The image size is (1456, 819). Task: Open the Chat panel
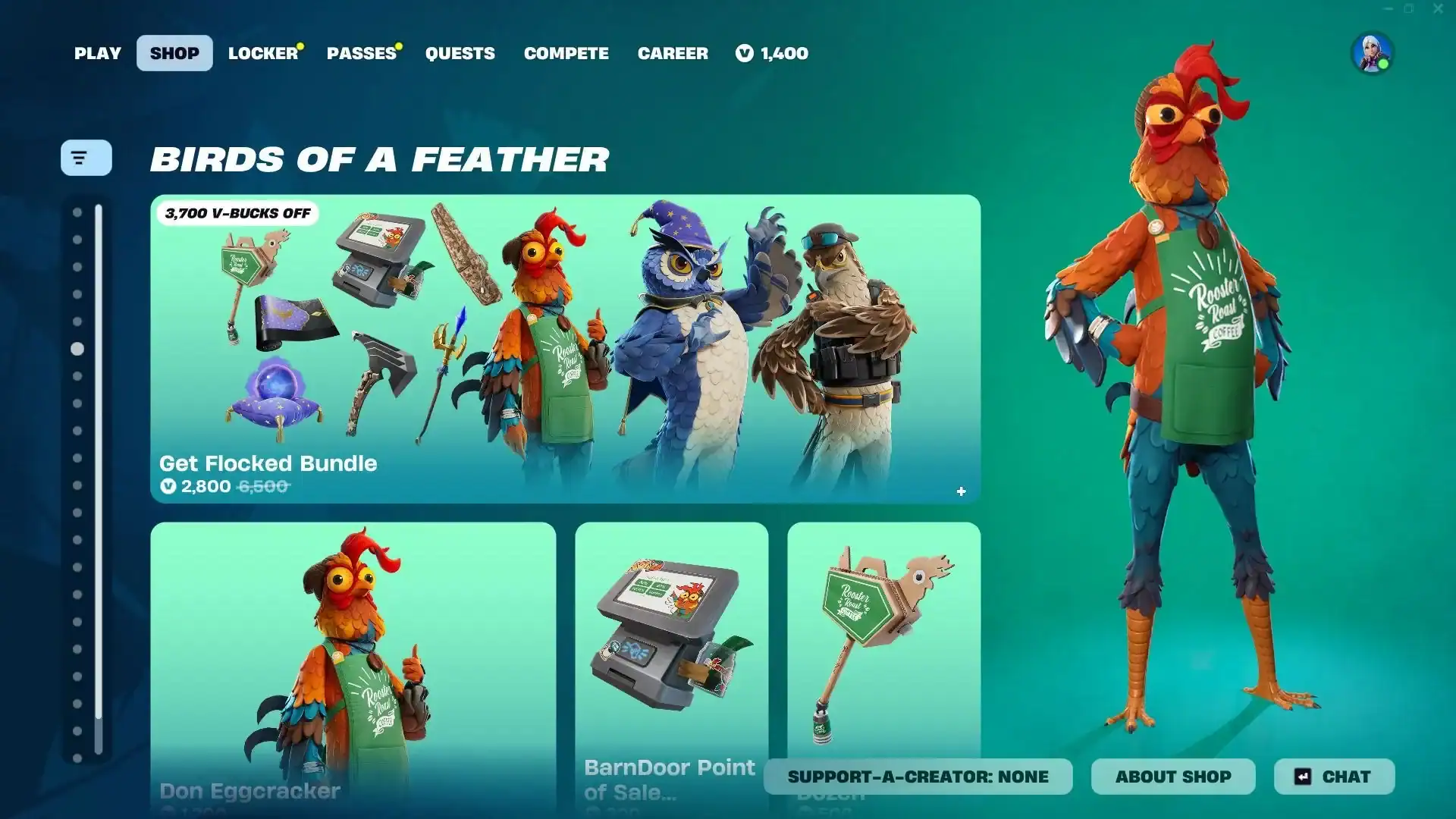[x=1334, y=777]
